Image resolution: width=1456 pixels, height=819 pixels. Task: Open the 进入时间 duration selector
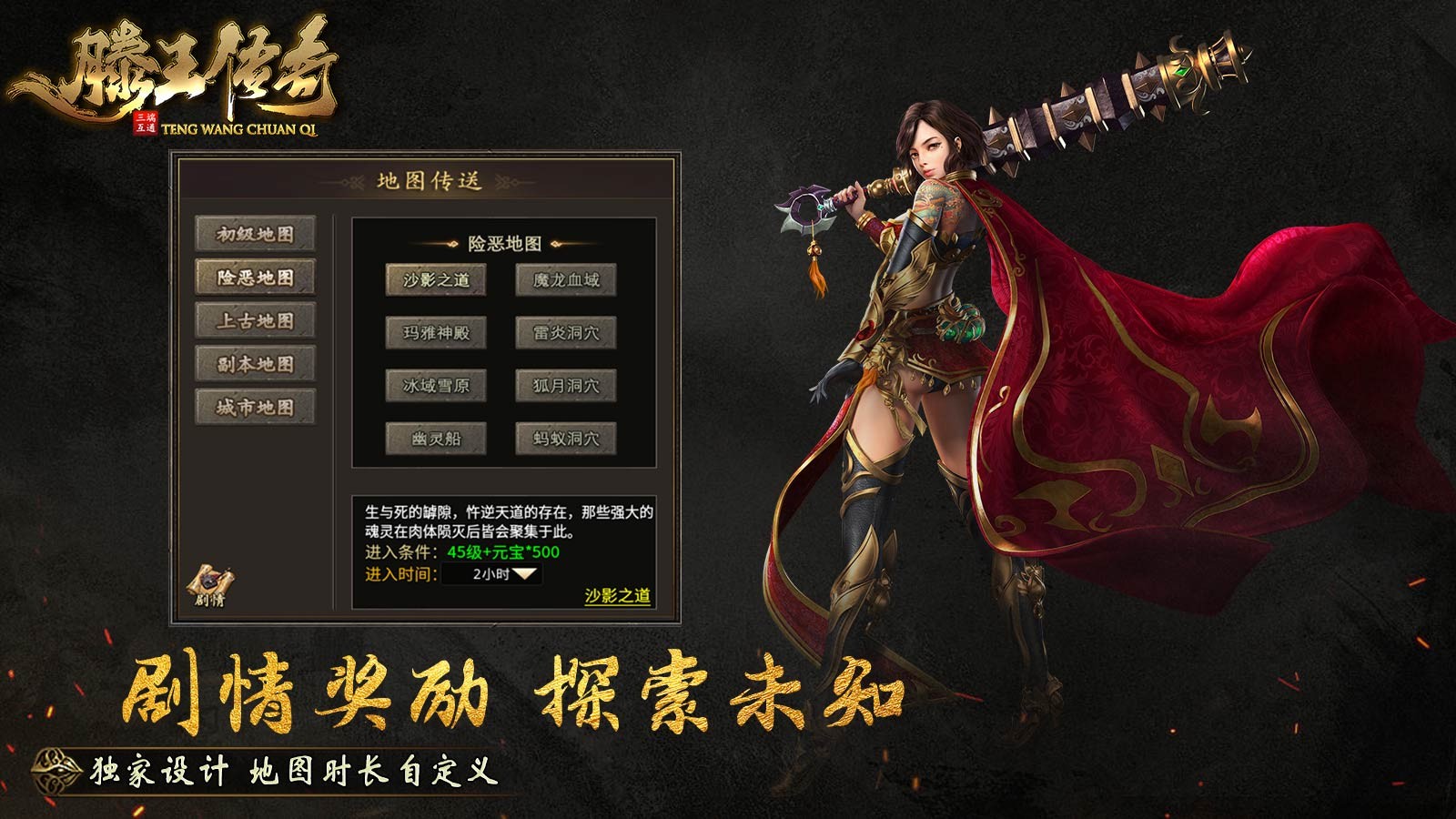pos(399,575)
